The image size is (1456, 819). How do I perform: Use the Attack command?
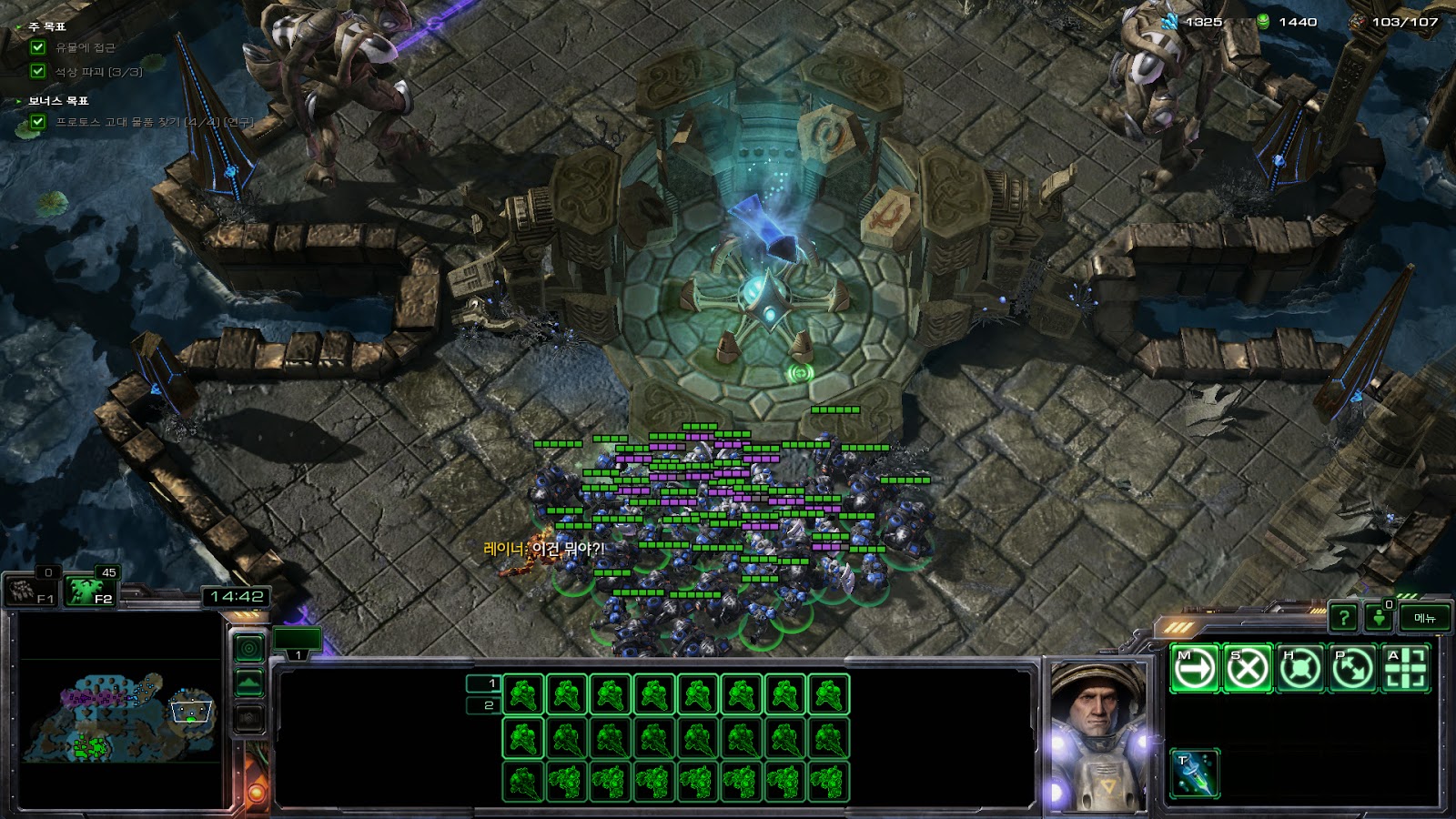pos(1405,669)
